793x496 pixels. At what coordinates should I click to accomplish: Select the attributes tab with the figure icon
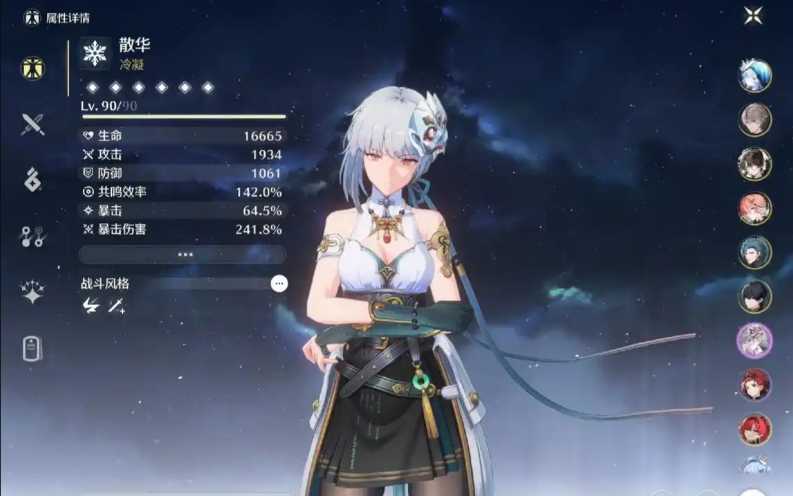point(33,69)
